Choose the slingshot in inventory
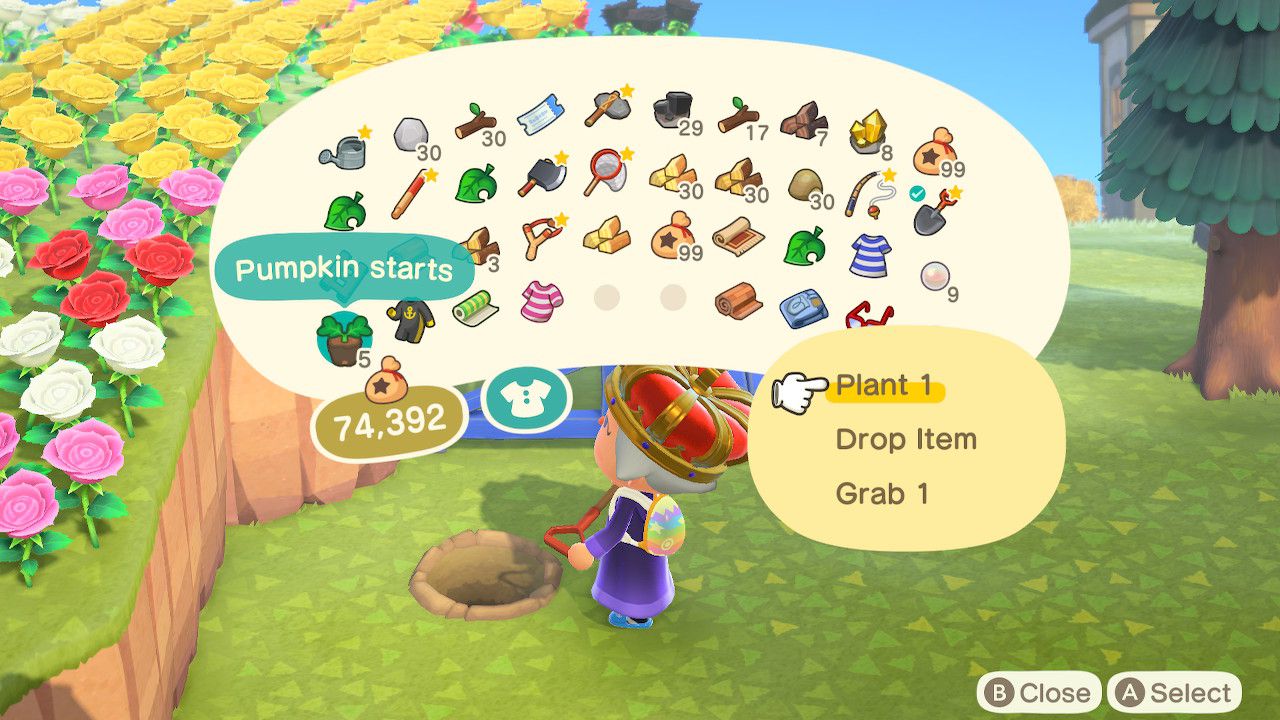Image resolution: width=1280 pixels, height=720 pixels. pyautogui.click(x=543, y=236)
